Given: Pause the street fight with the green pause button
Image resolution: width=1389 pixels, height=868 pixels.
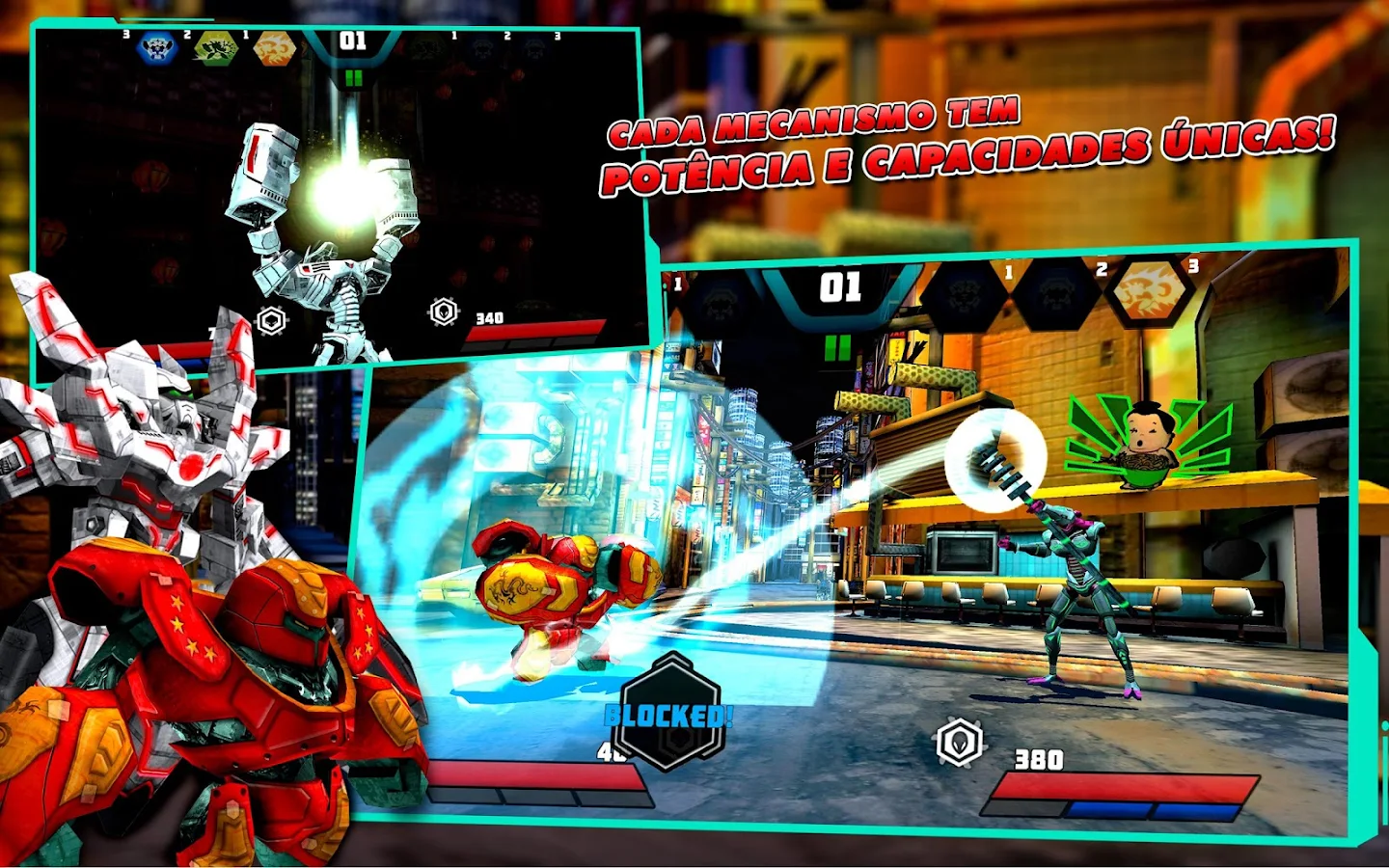Looking at the screenshot, I should tap(837, 347).
